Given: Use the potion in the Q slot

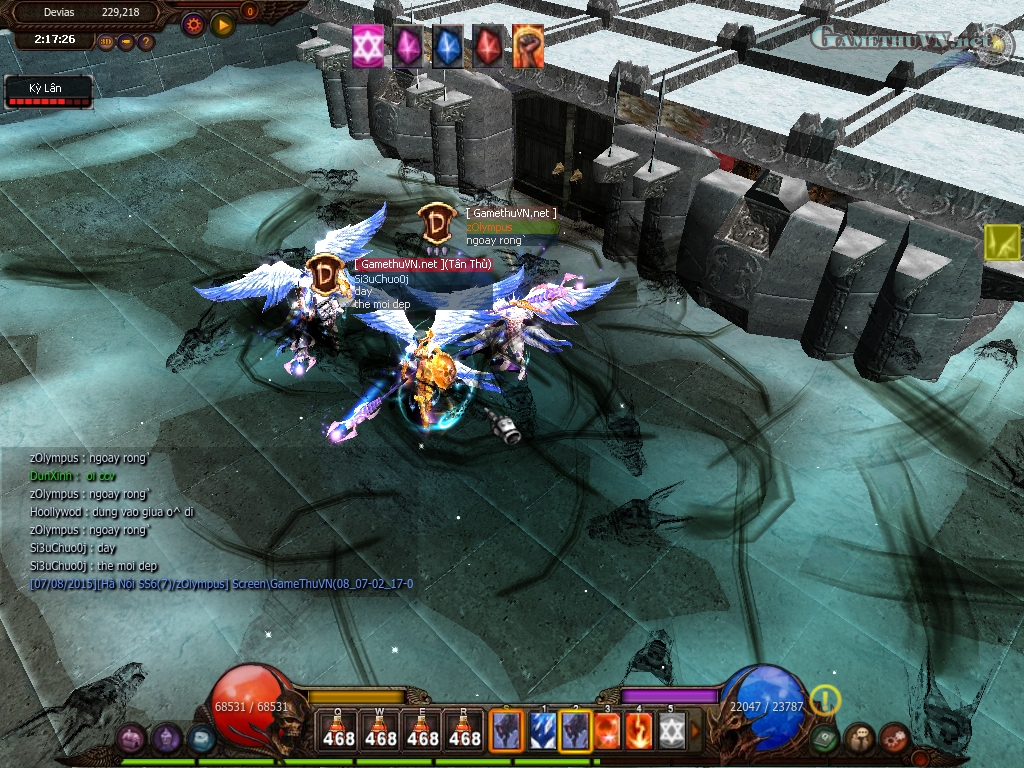Looking at the screenshot, I should [339, 730].
